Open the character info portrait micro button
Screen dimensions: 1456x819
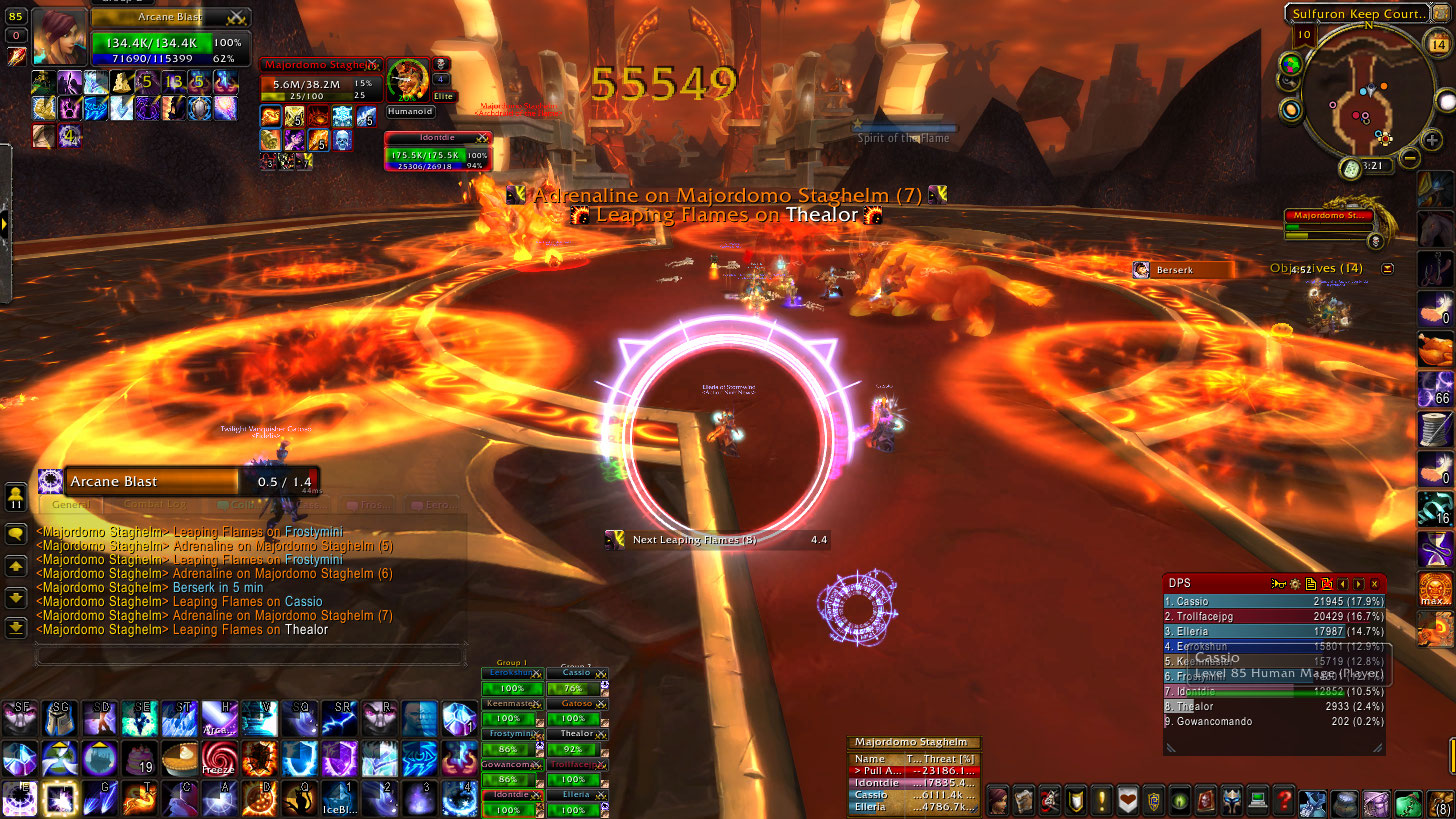(997, 801)
